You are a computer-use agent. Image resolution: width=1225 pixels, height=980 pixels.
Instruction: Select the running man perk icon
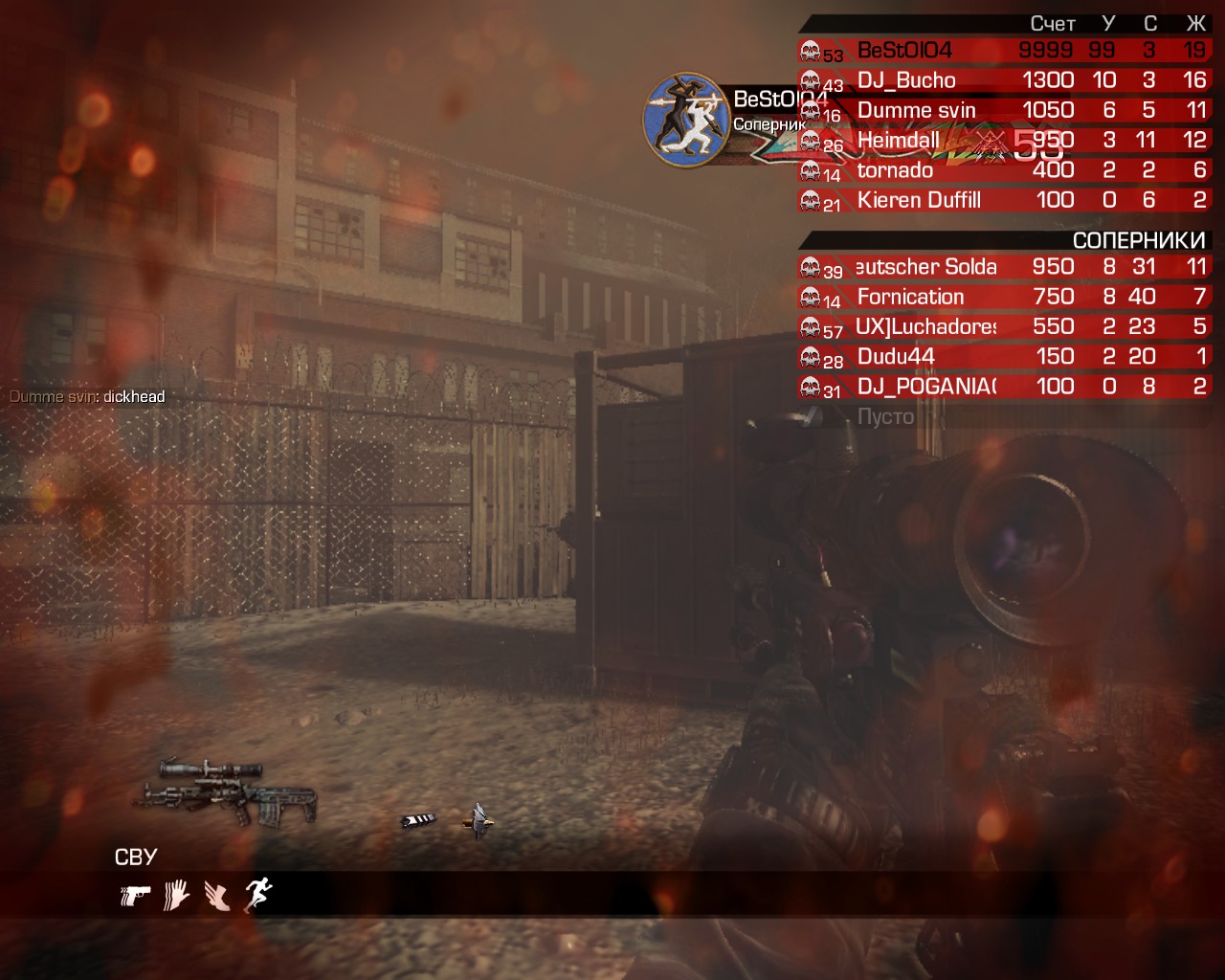tap(258, 895)
